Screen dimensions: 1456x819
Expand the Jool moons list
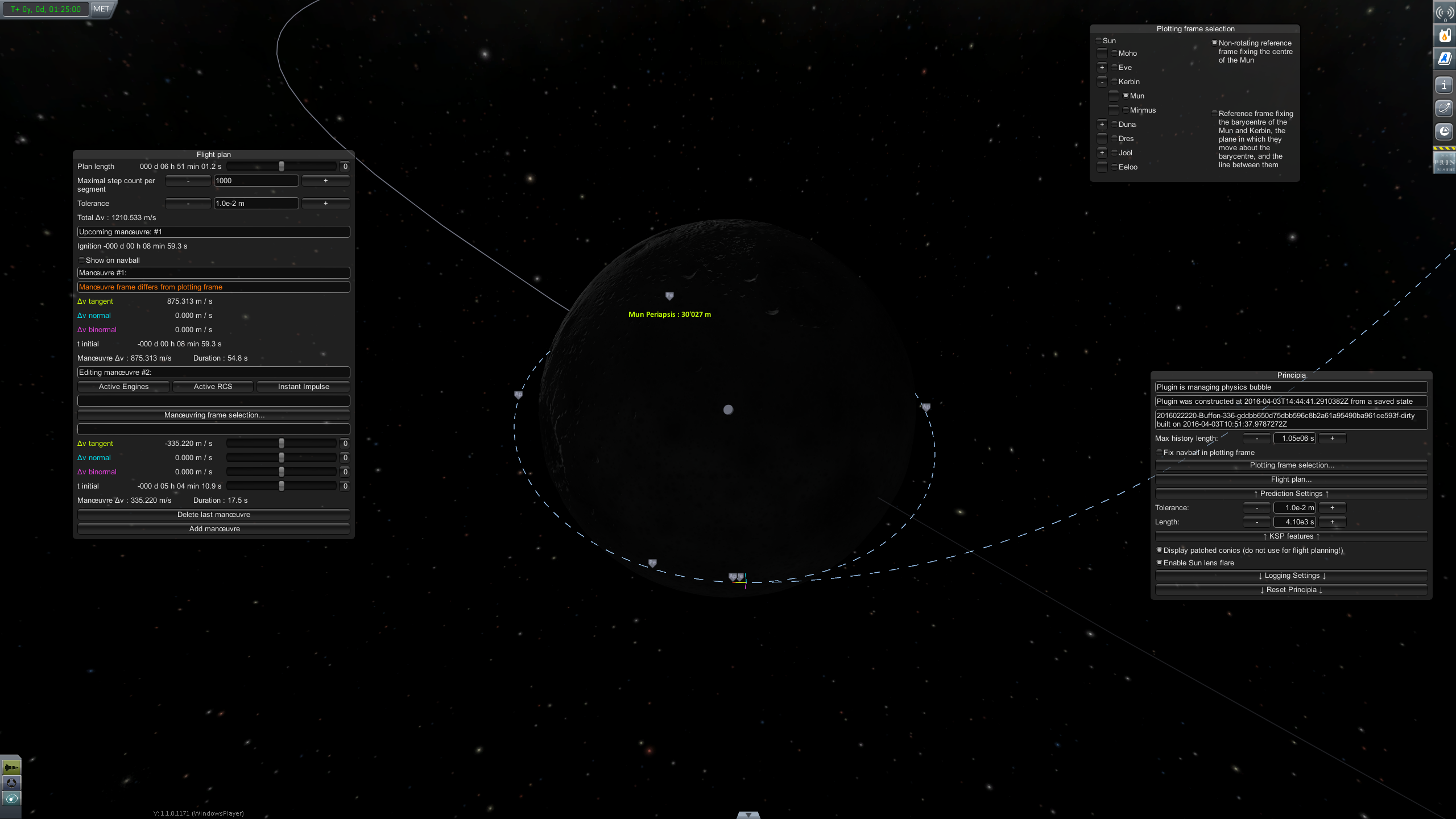pyautogui.click(x=1102, y=152)
